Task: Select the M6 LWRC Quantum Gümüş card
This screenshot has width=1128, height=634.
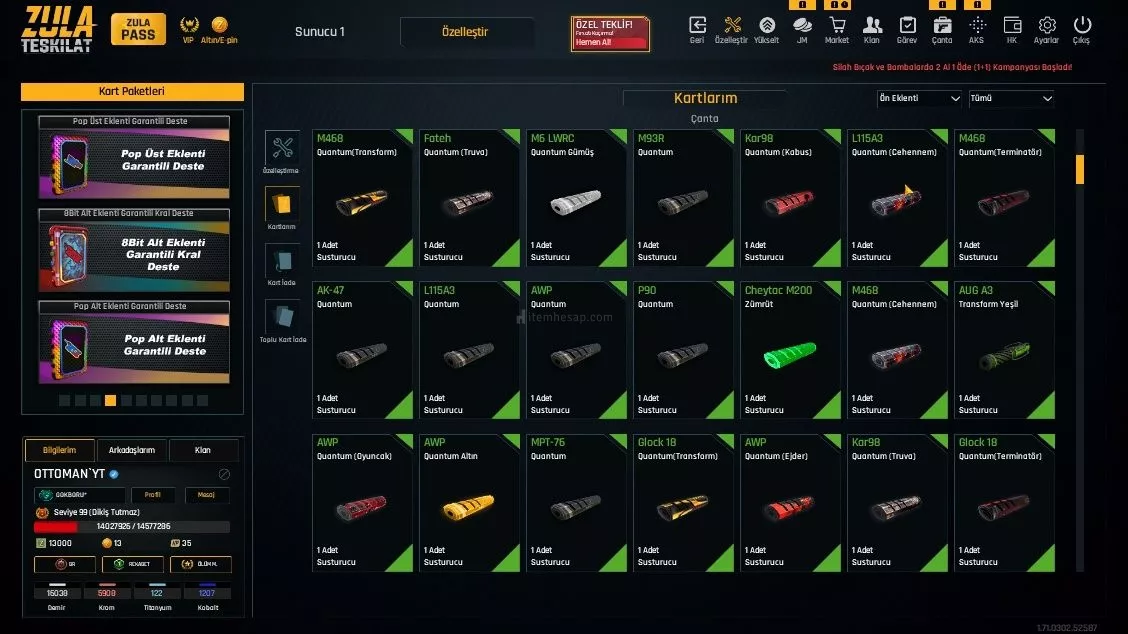Action: click(576, 196)
